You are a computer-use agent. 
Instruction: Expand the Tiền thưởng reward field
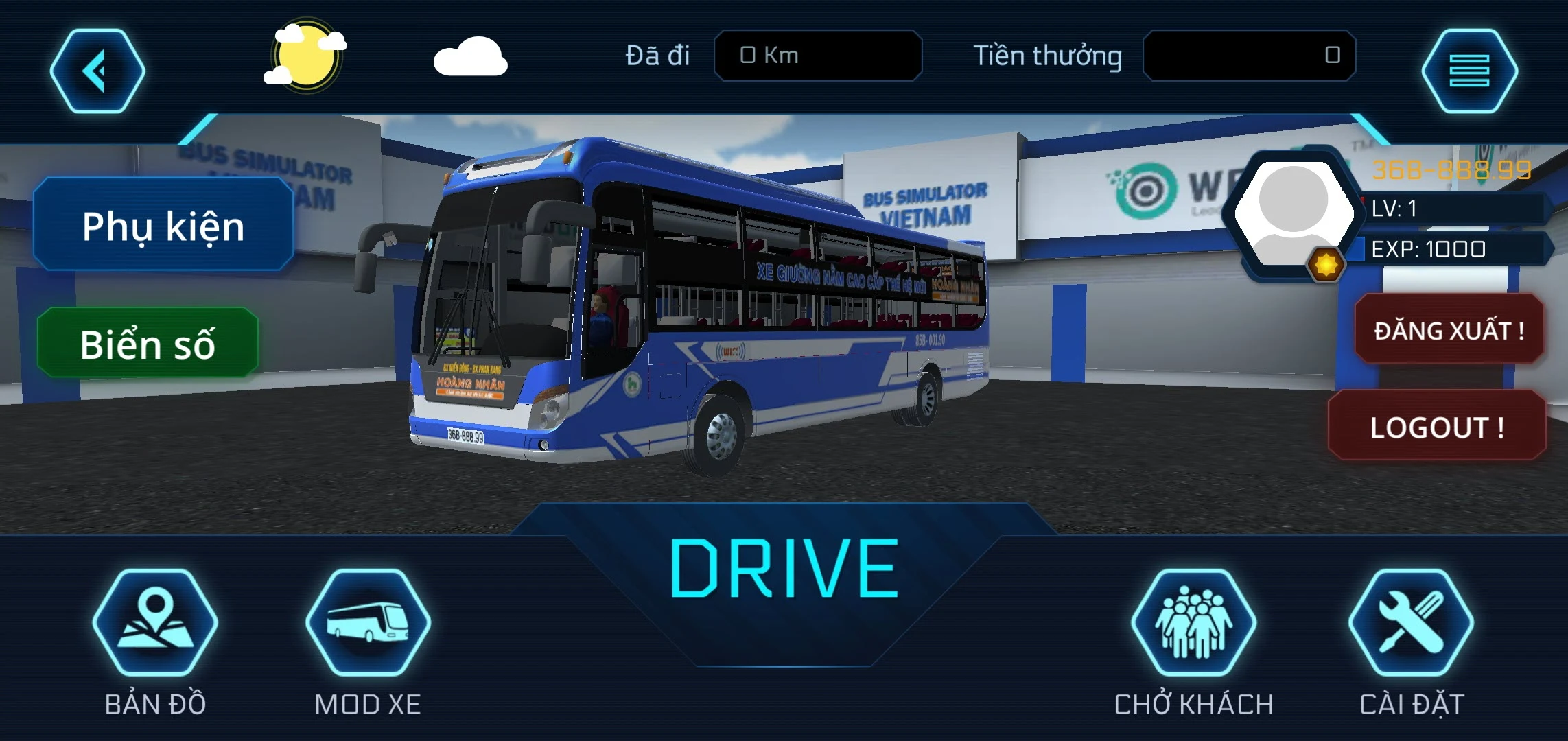click(x=1252, y=55)
